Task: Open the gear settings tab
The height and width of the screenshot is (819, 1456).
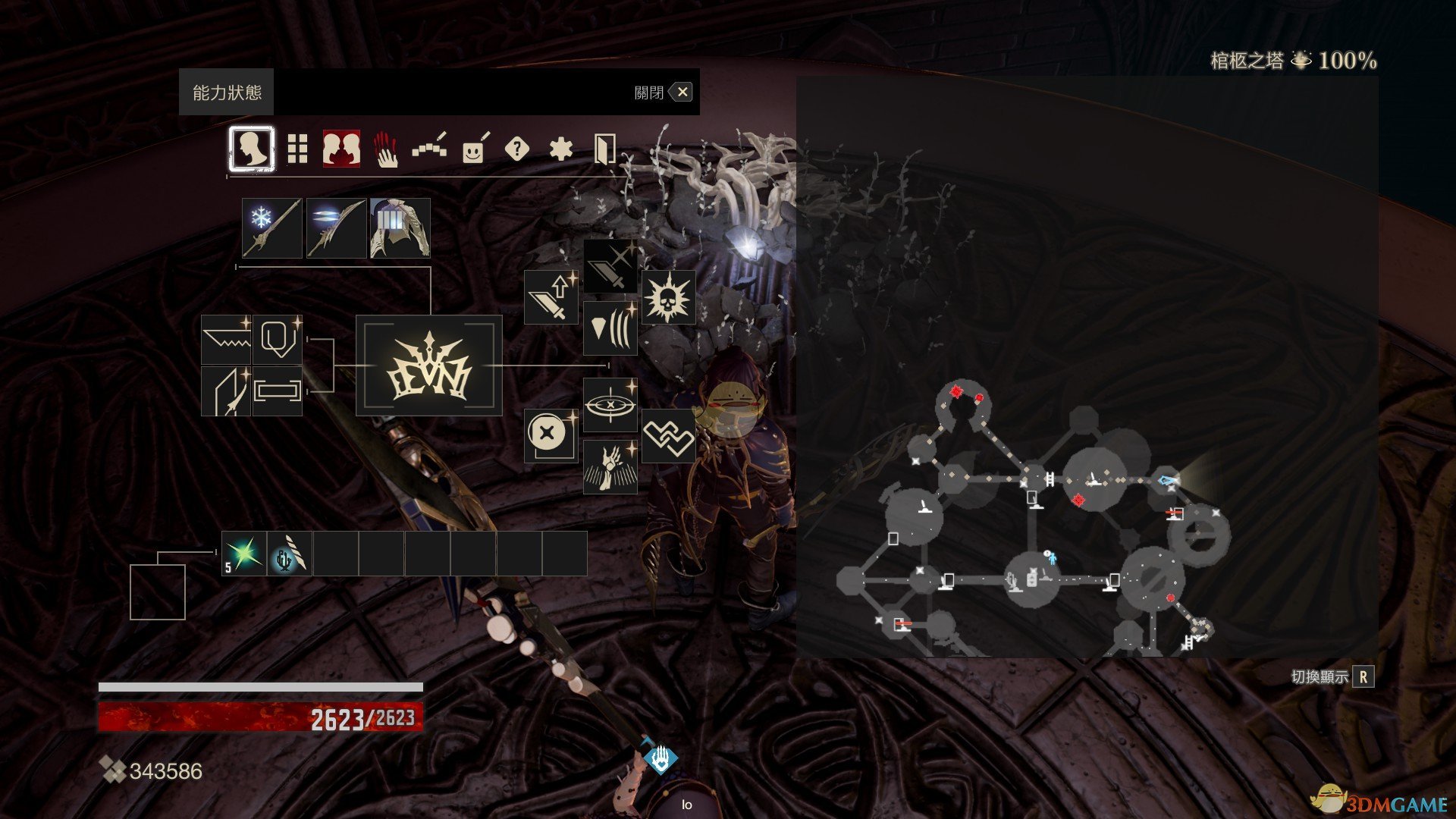Action: [560, 149]
